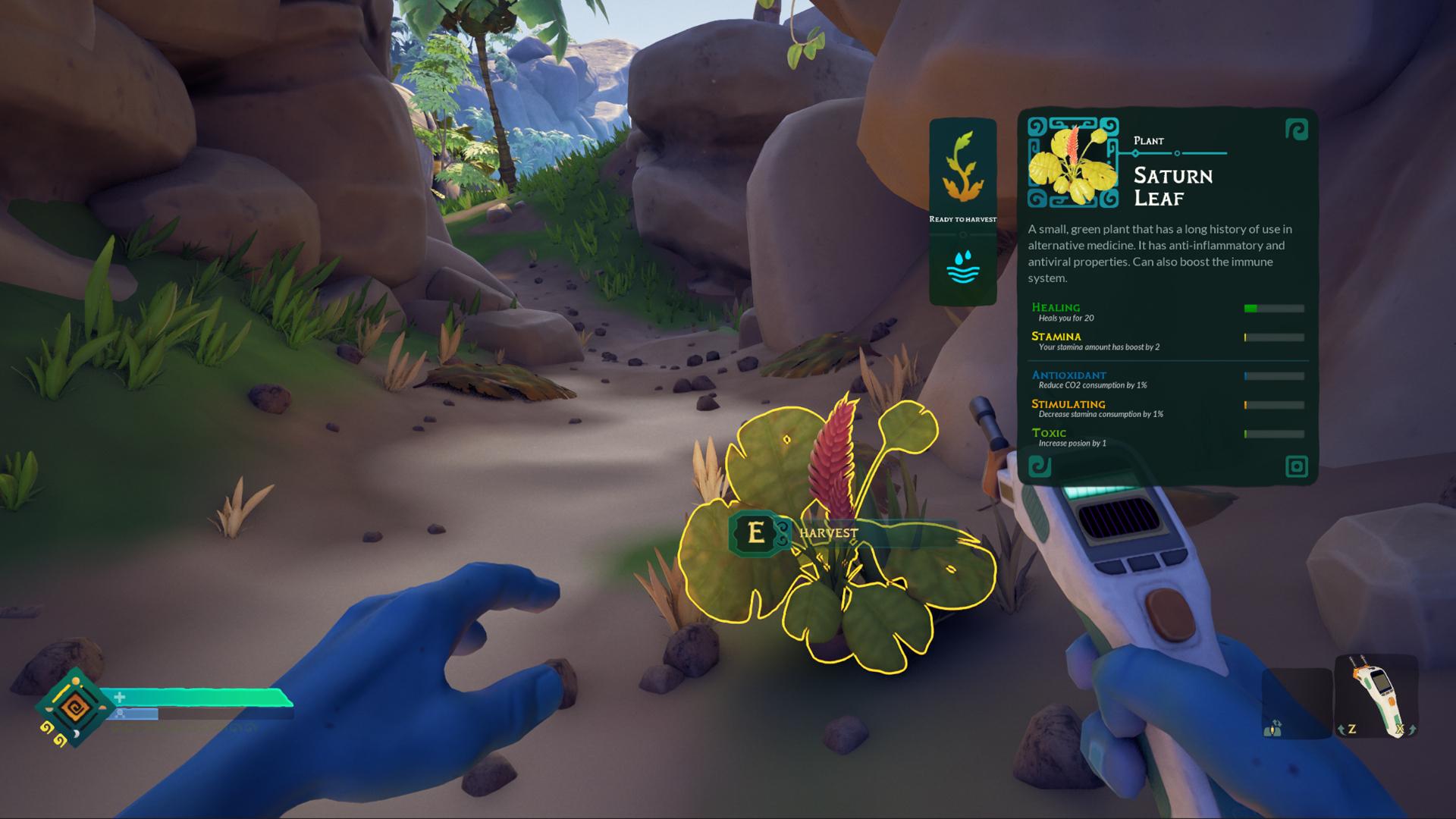Click the Ready to Harvest growth icon
The height and width of the screenshot is (819, 1456).
point(962,168)
